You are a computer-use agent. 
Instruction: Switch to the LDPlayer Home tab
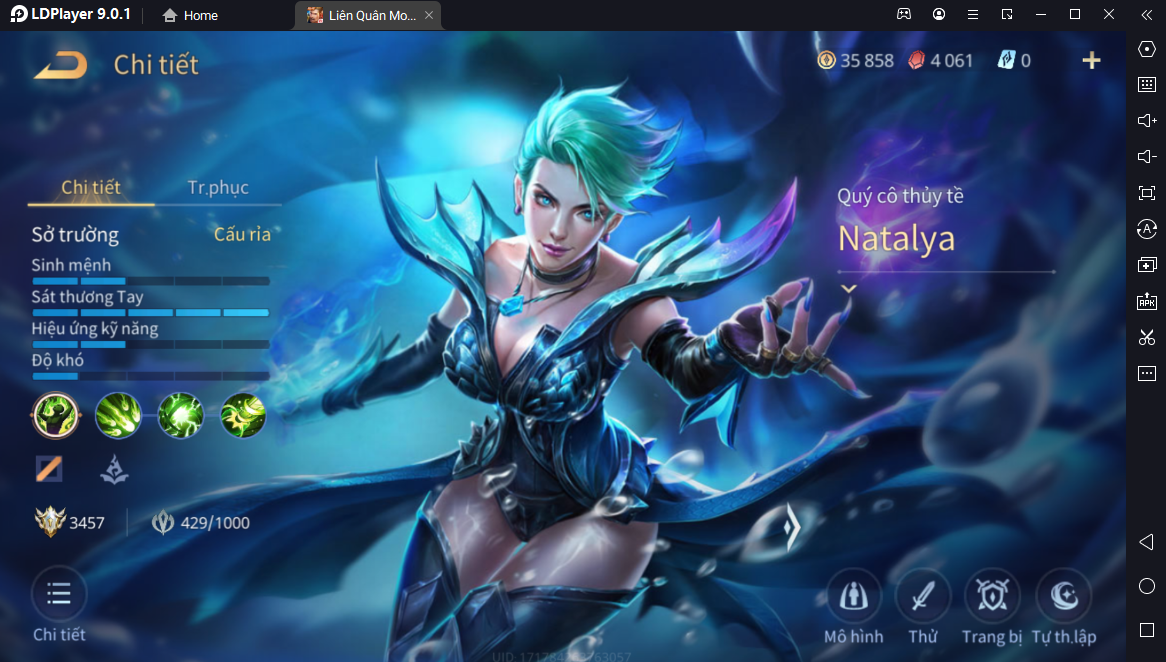coord(190,15)
